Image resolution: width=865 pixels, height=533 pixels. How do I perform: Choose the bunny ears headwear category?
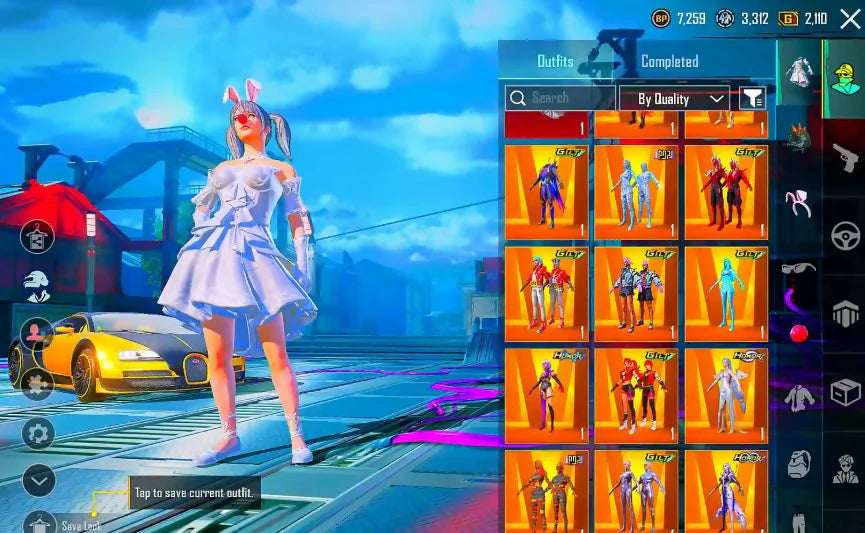pyautogui.click(x=798, y=203)
